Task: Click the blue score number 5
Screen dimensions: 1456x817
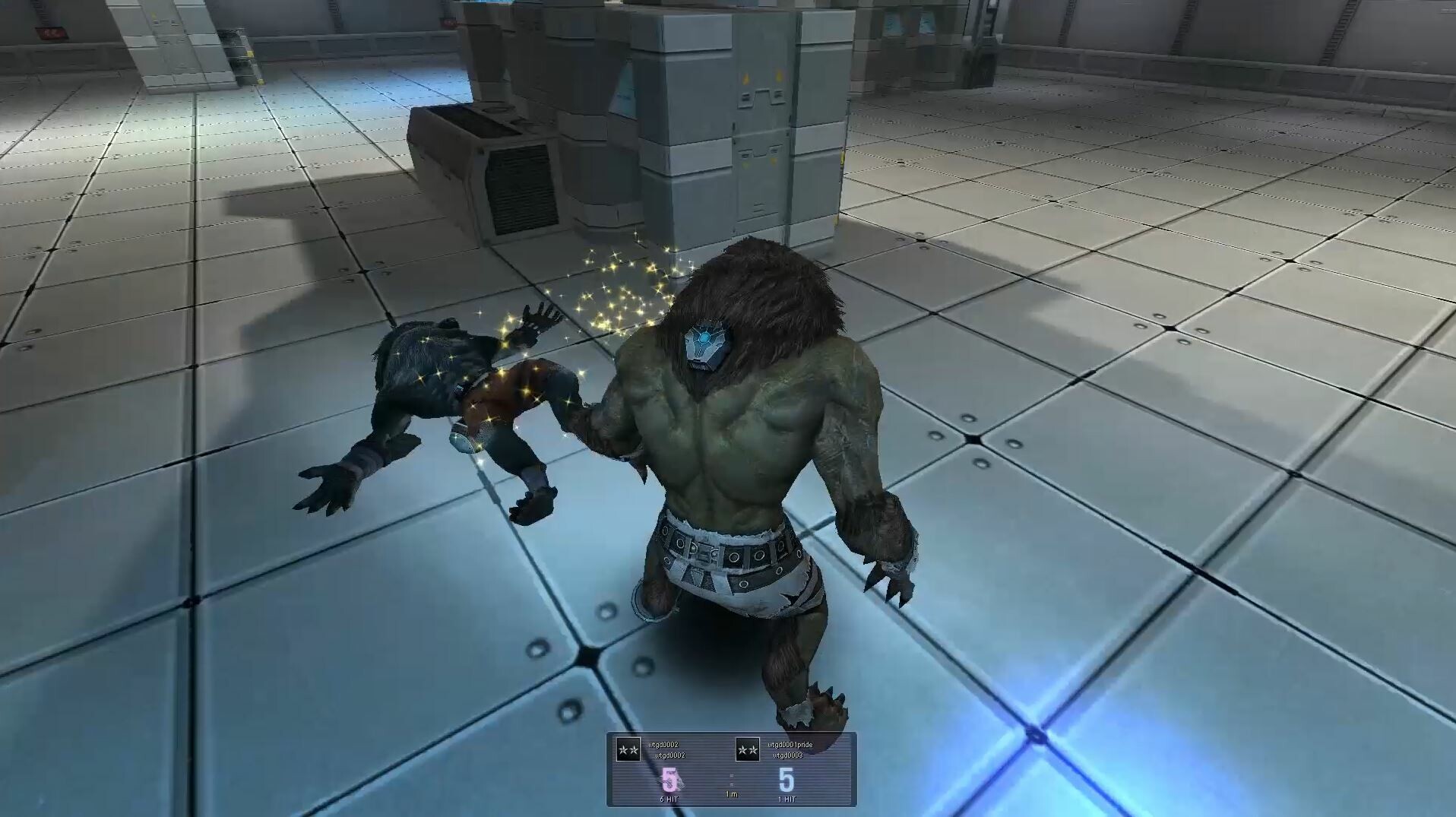Action: pyautogui.click(x=787, y=779)
